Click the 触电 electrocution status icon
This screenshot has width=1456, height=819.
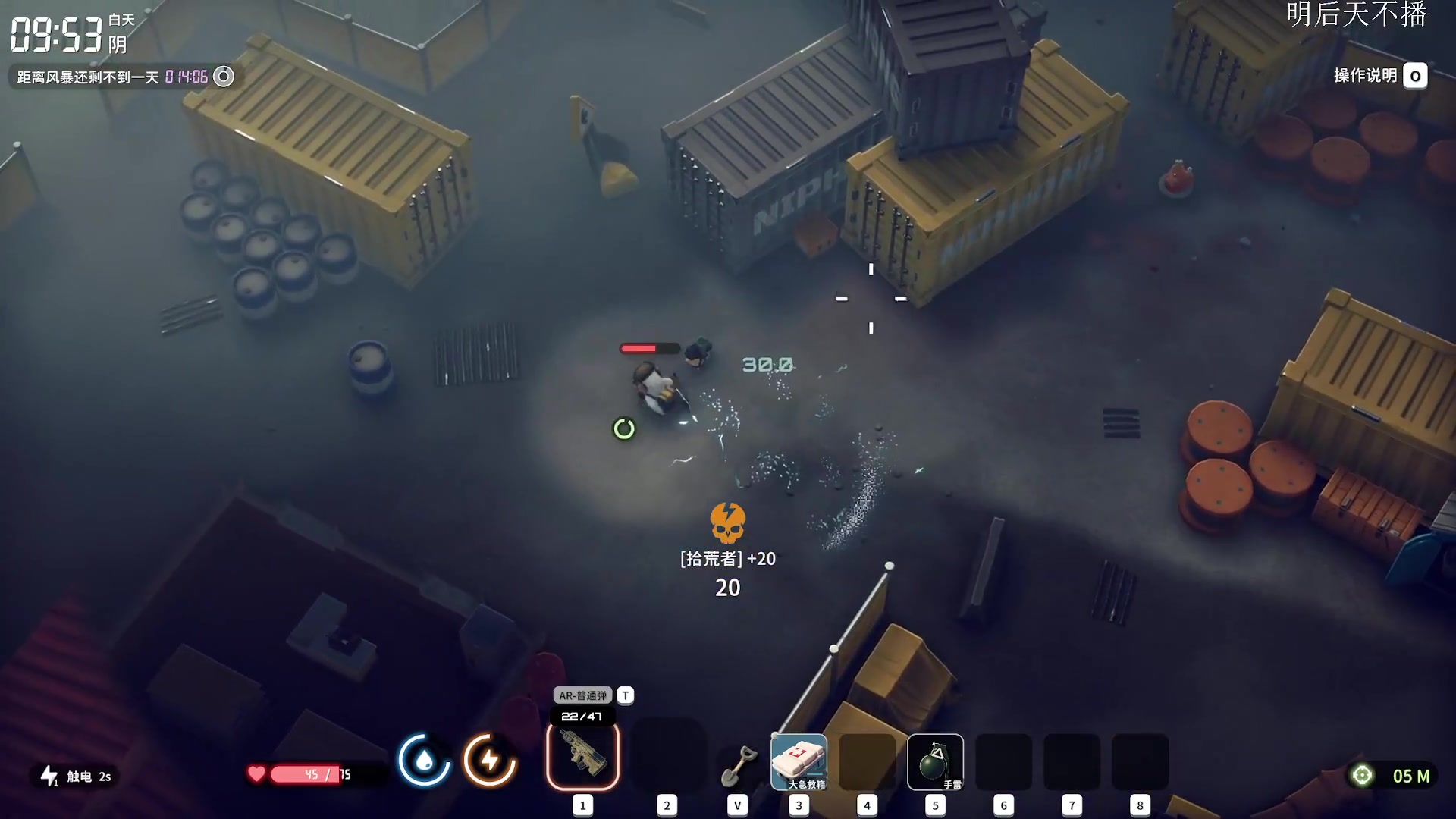coord(50,776)
